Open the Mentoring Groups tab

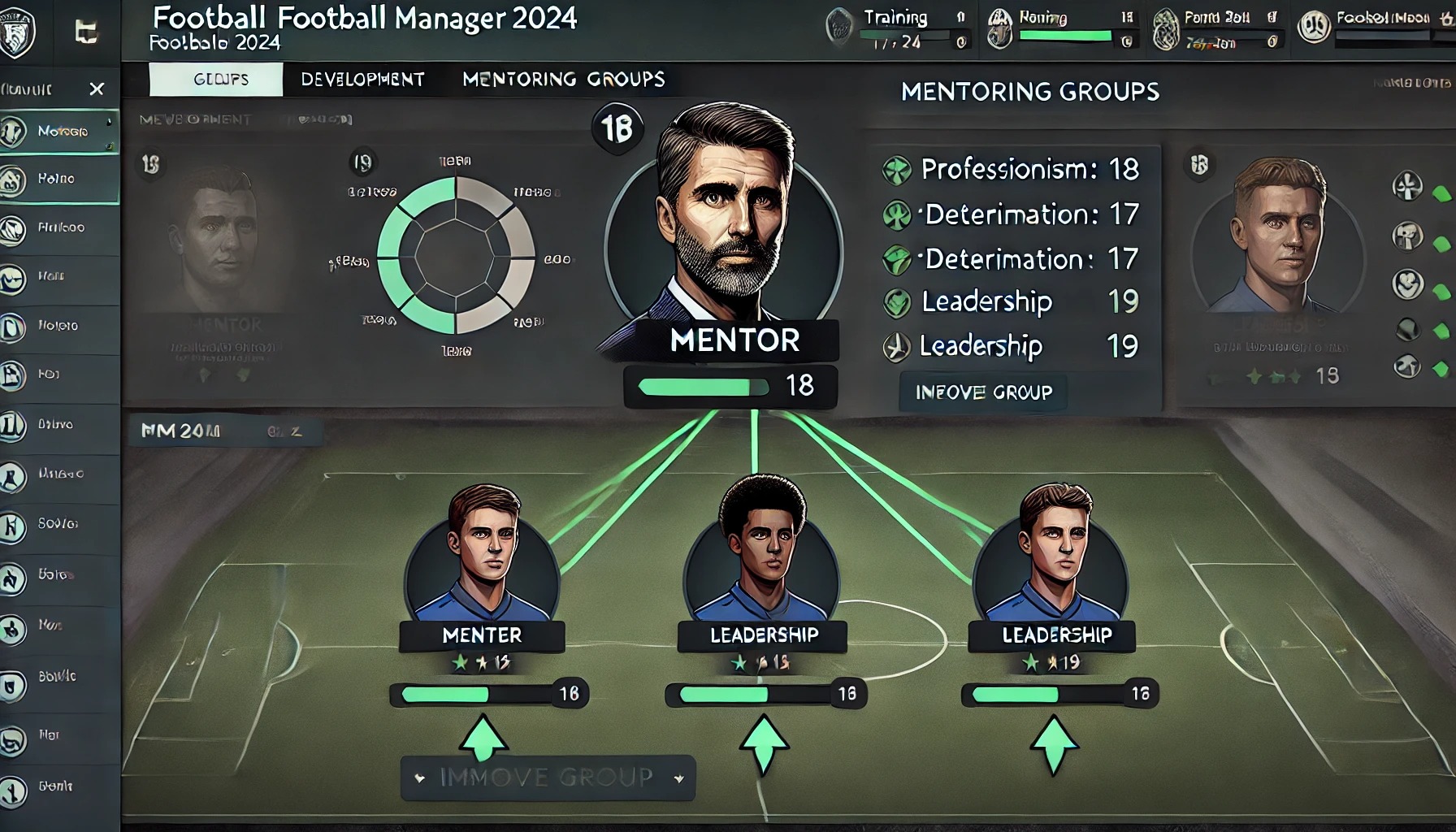click(563, 80)
